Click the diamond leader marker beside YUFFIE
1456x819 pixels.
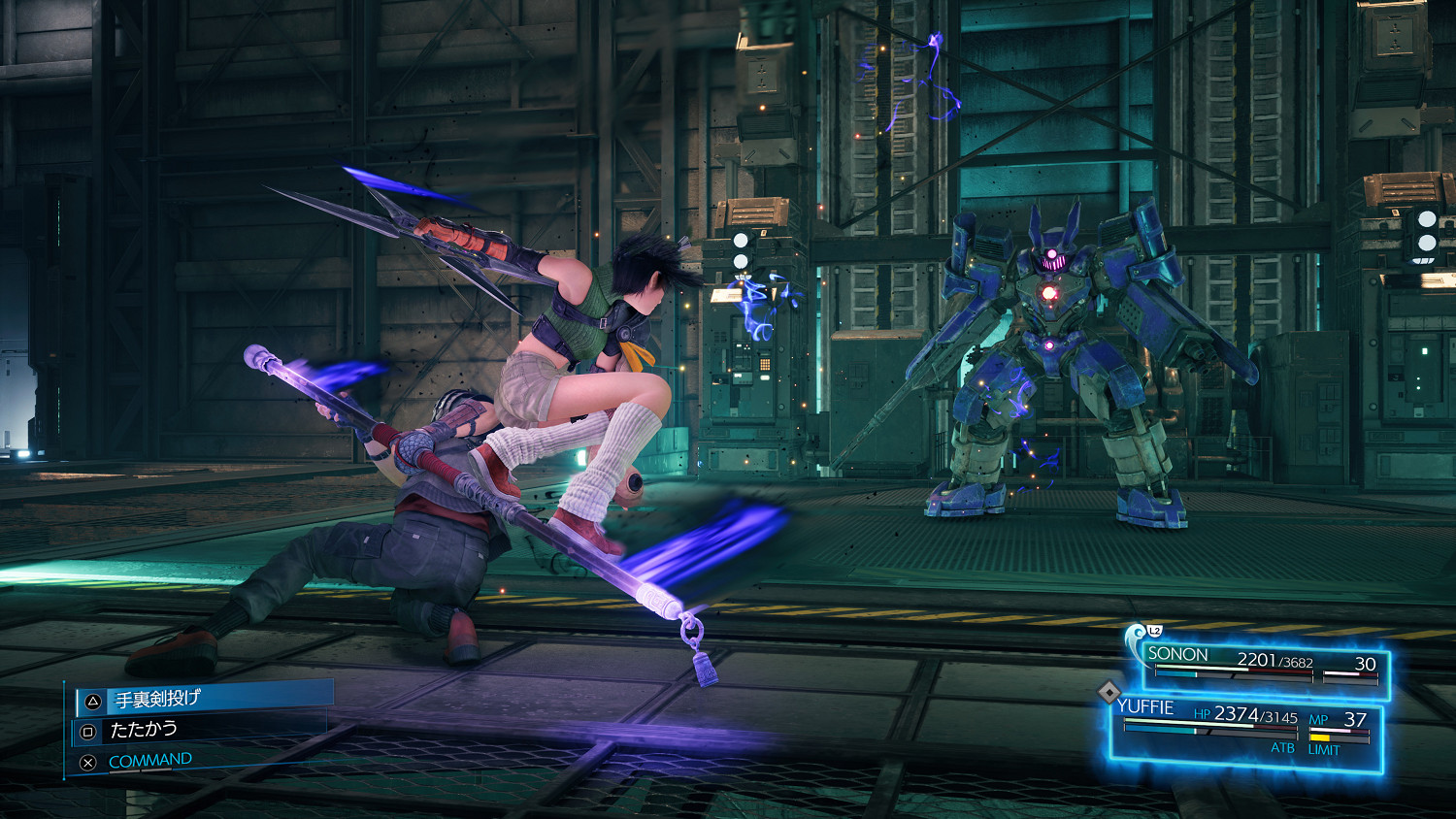pos(1109,693)
